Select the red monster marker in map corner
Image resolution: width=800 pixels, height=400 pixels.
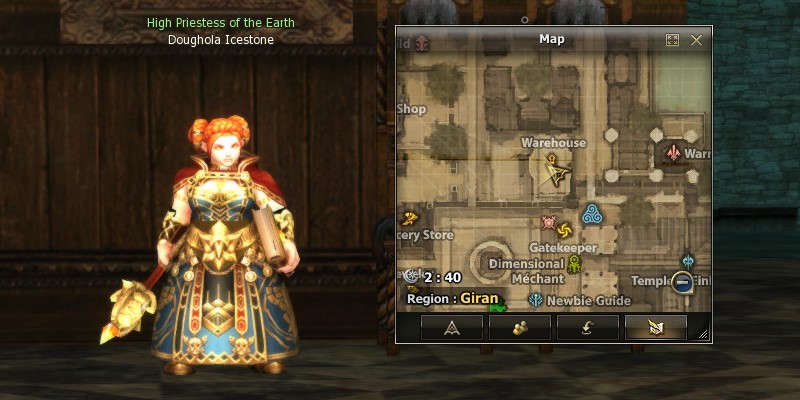click(x=422, y=42)
